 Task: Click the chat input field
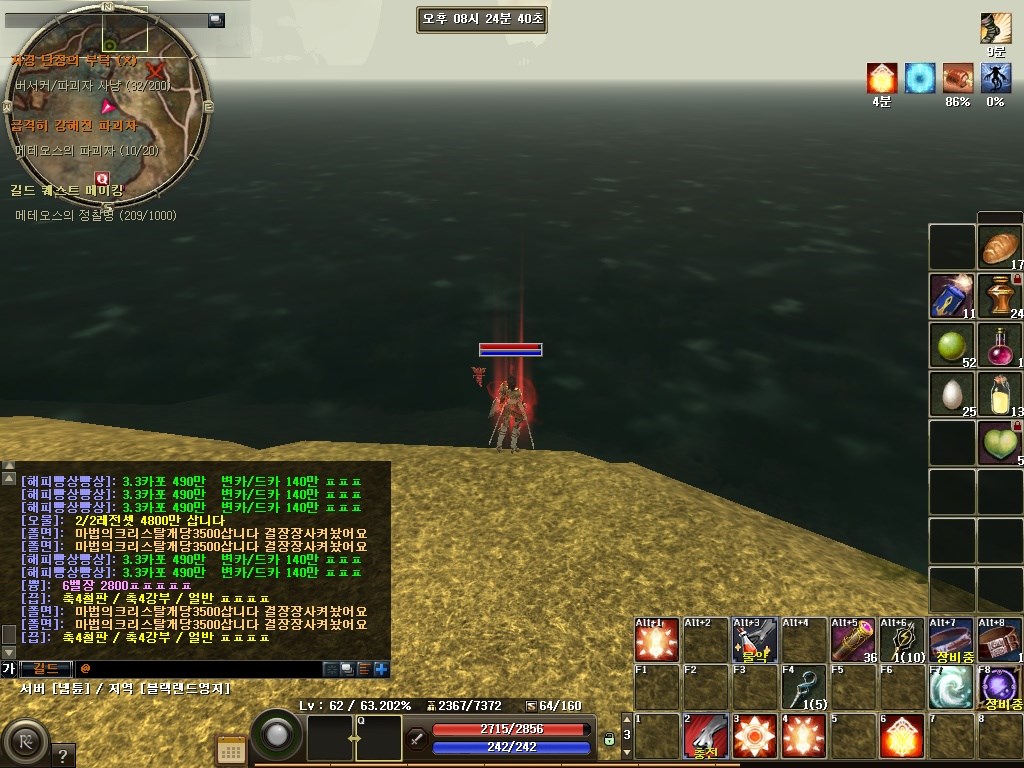click(200, 668)
